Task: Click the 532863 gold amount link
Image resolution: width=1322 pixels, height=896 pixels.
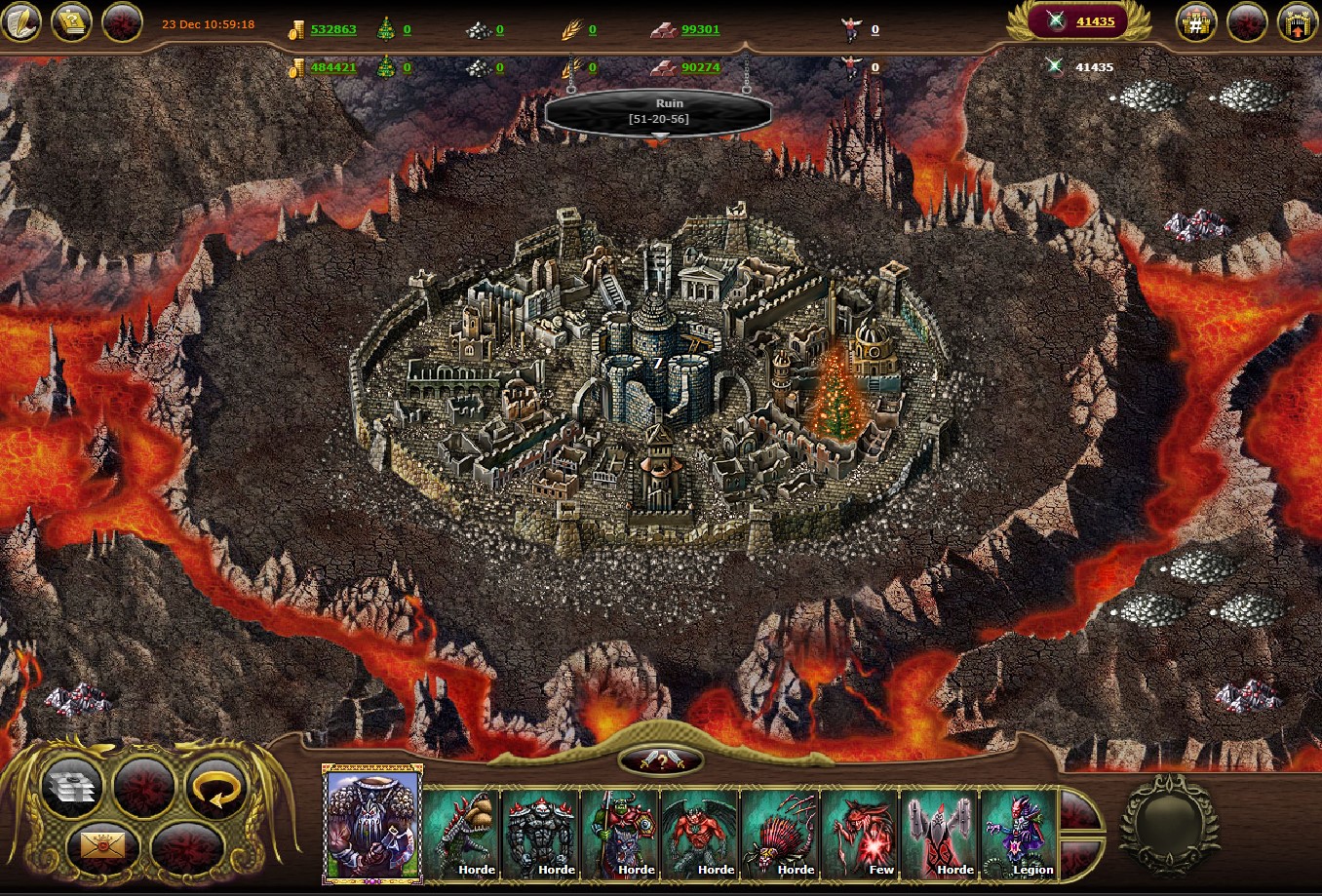Action: [x=333, y=29]
